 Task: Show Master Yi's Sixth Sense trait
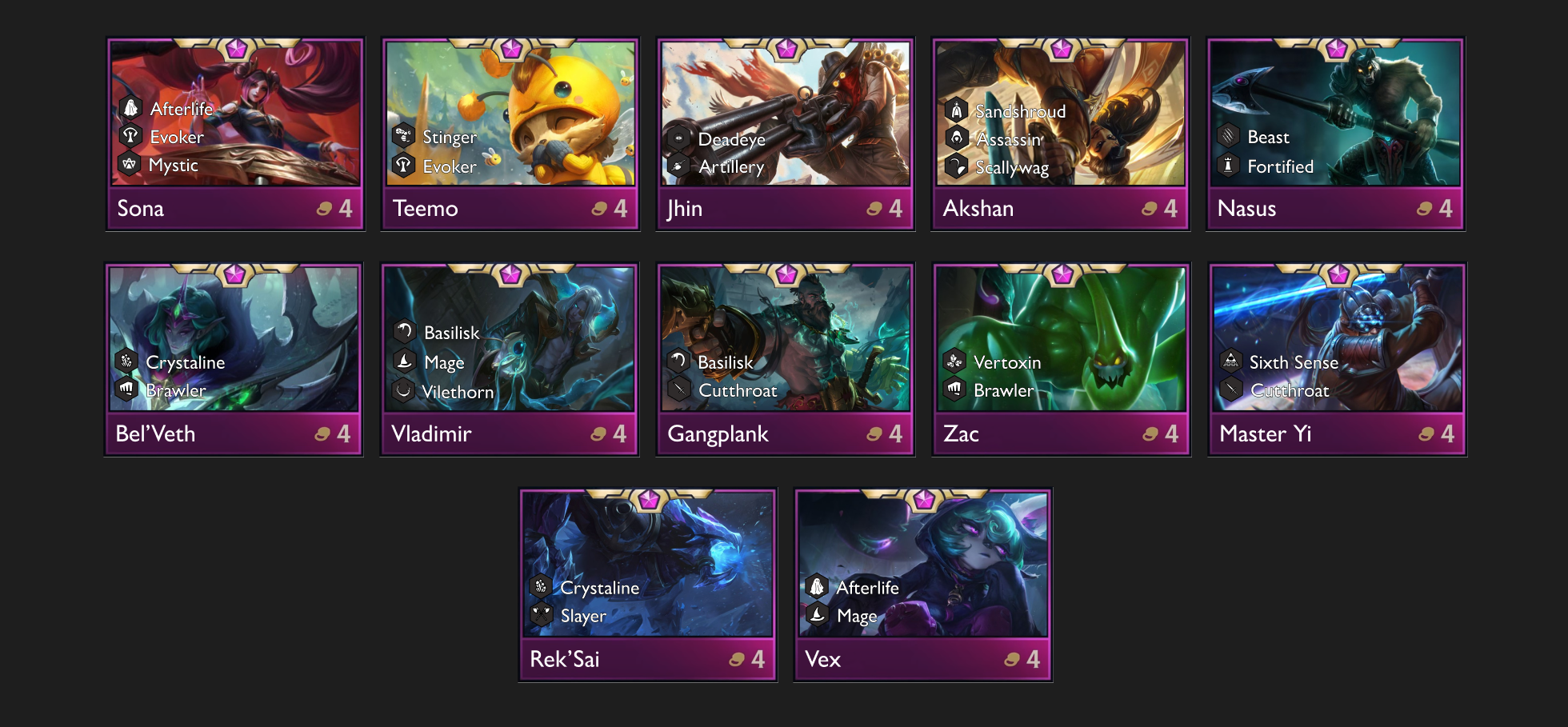[x=1293, y=362]
